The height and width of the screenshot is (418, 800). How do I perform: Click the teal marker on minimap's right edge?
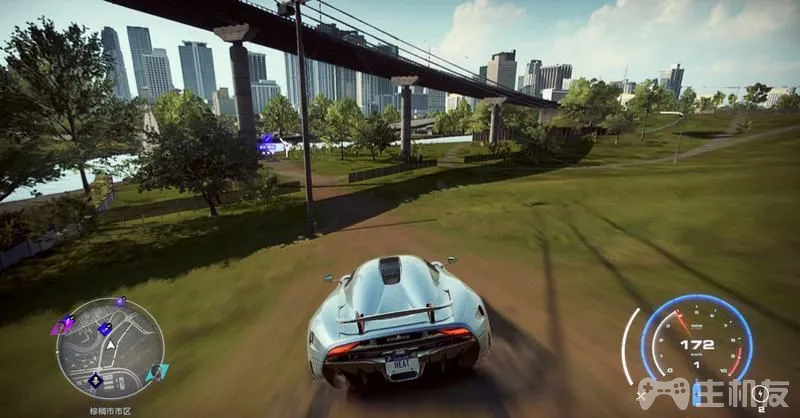tap(155, 372)
